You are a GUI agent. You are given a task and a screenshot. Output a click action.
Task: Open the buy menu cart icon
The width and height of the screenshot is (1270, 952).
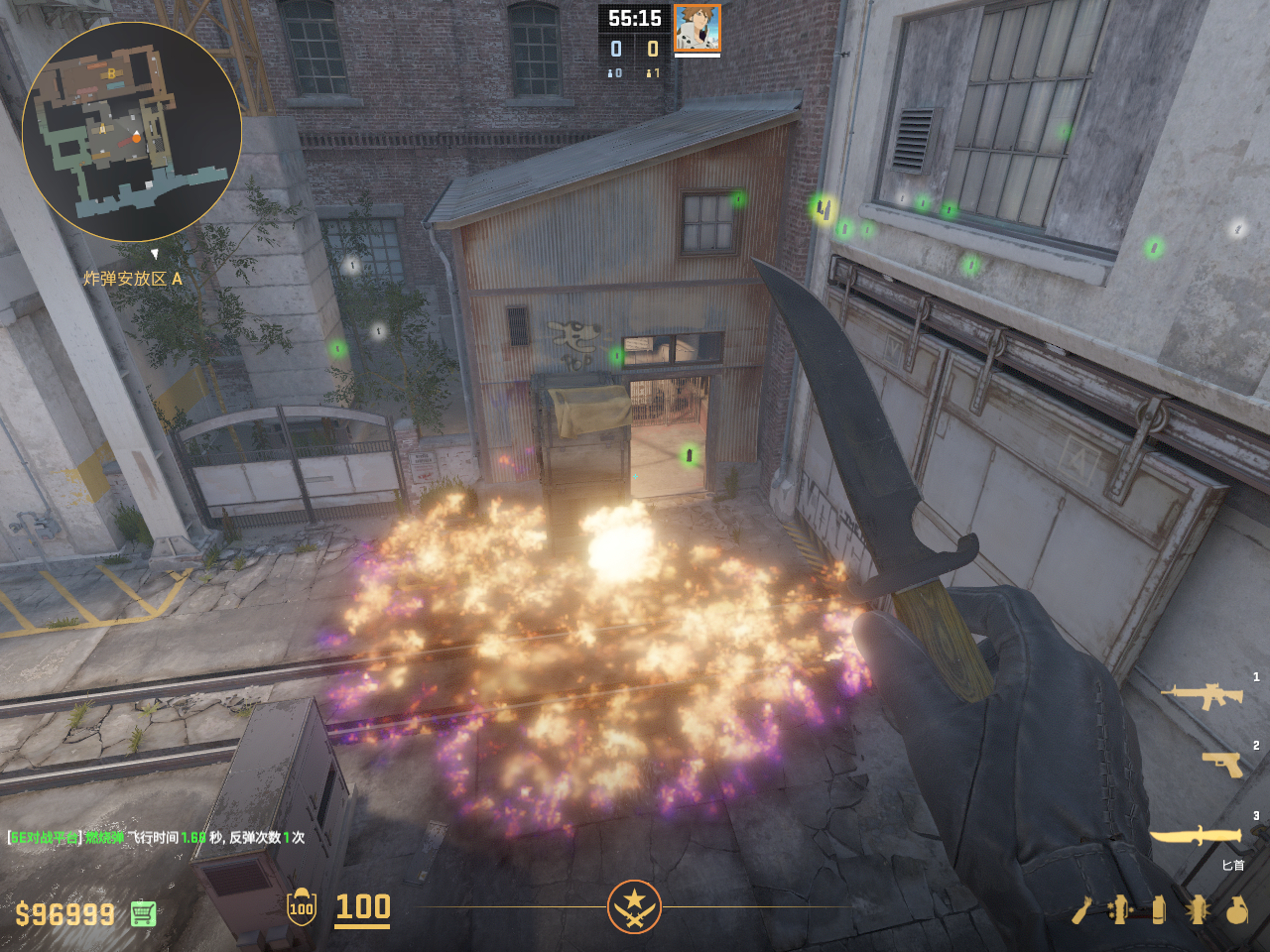pyautogui.click(x=143, y=913)
